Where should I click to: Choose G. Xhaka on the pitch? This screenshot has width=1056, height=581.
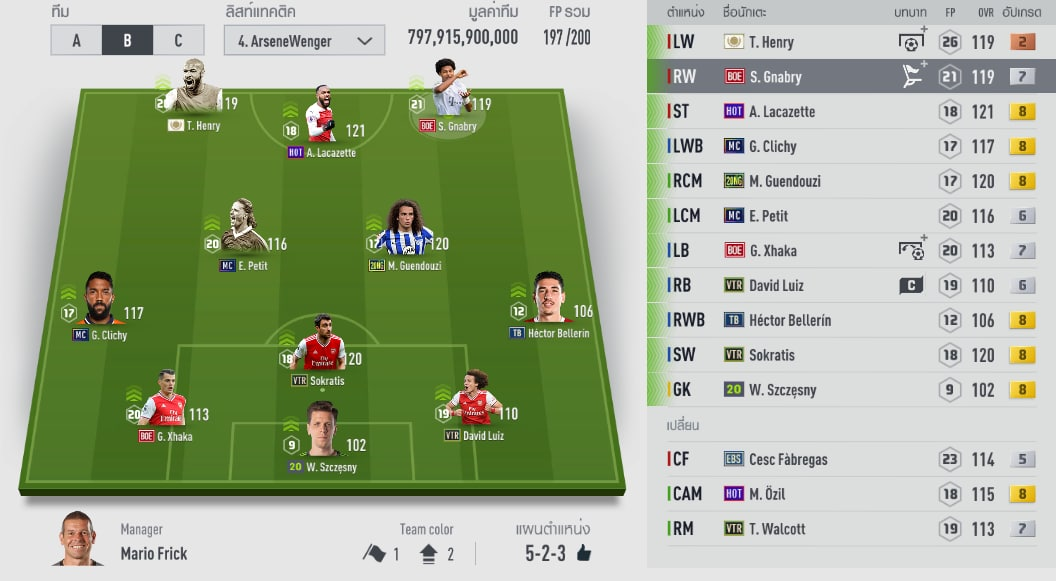tap(165, 405)
